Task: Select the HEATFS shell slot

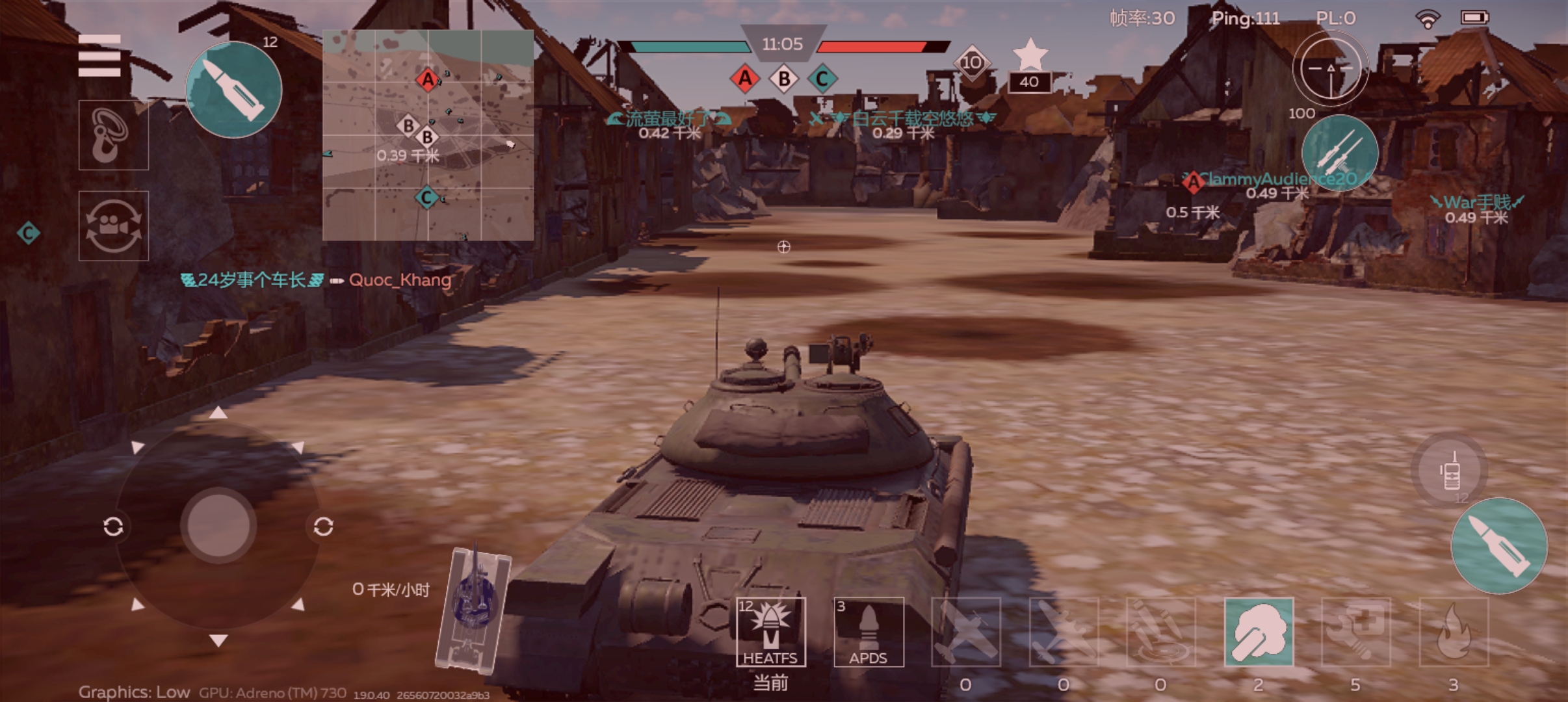Action: [x=770, y=632]
